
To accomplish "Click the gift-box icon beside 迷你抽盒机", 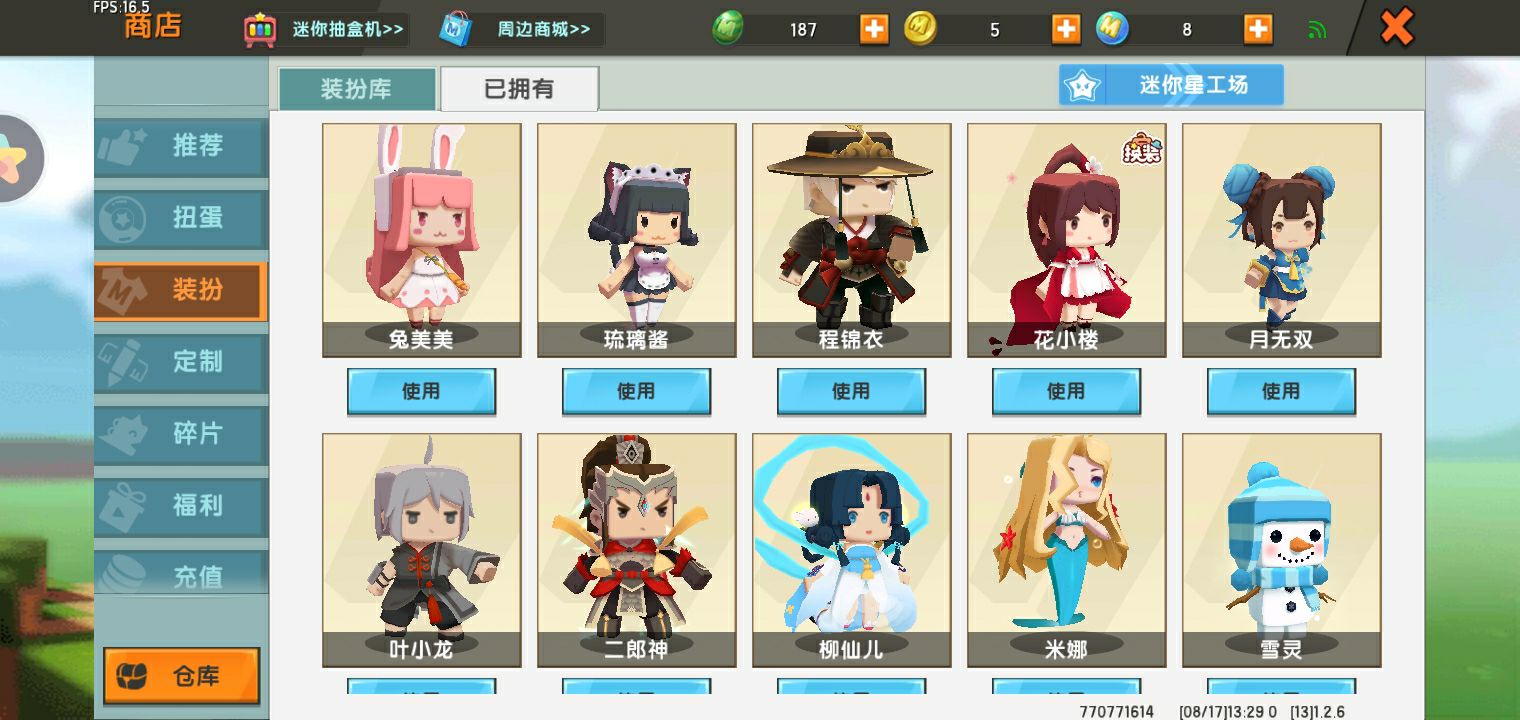I will pyautogui.click(x=260, y=28).
